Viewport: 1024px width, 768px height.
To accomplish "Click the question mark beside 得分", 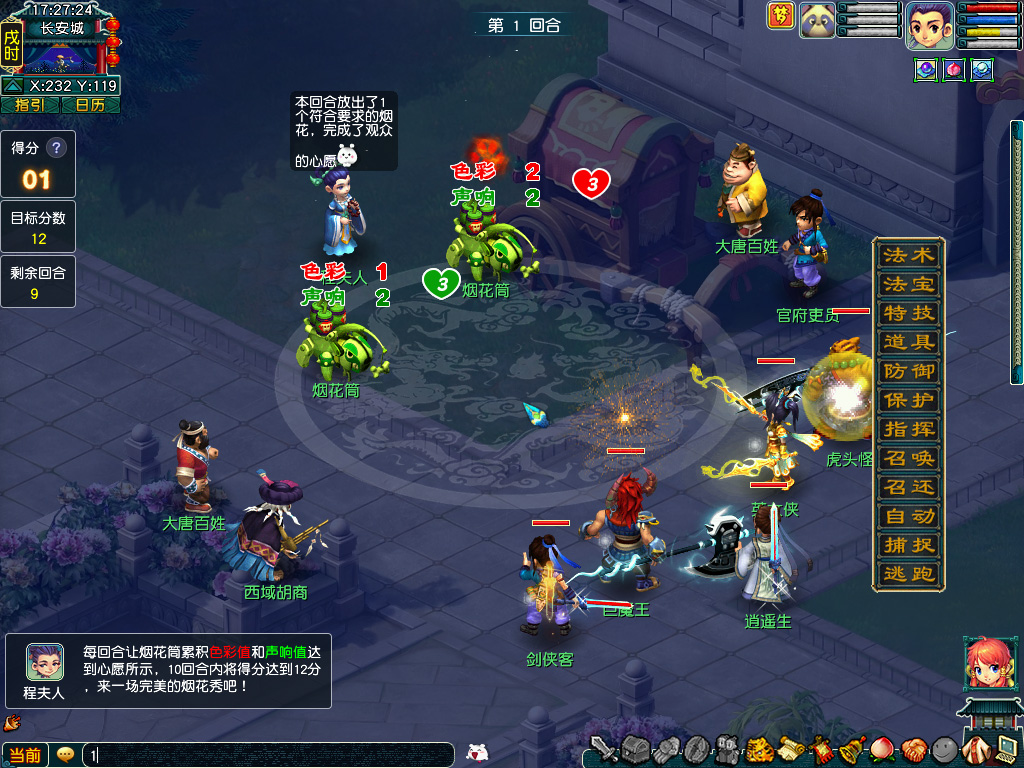I will [56, 148].
